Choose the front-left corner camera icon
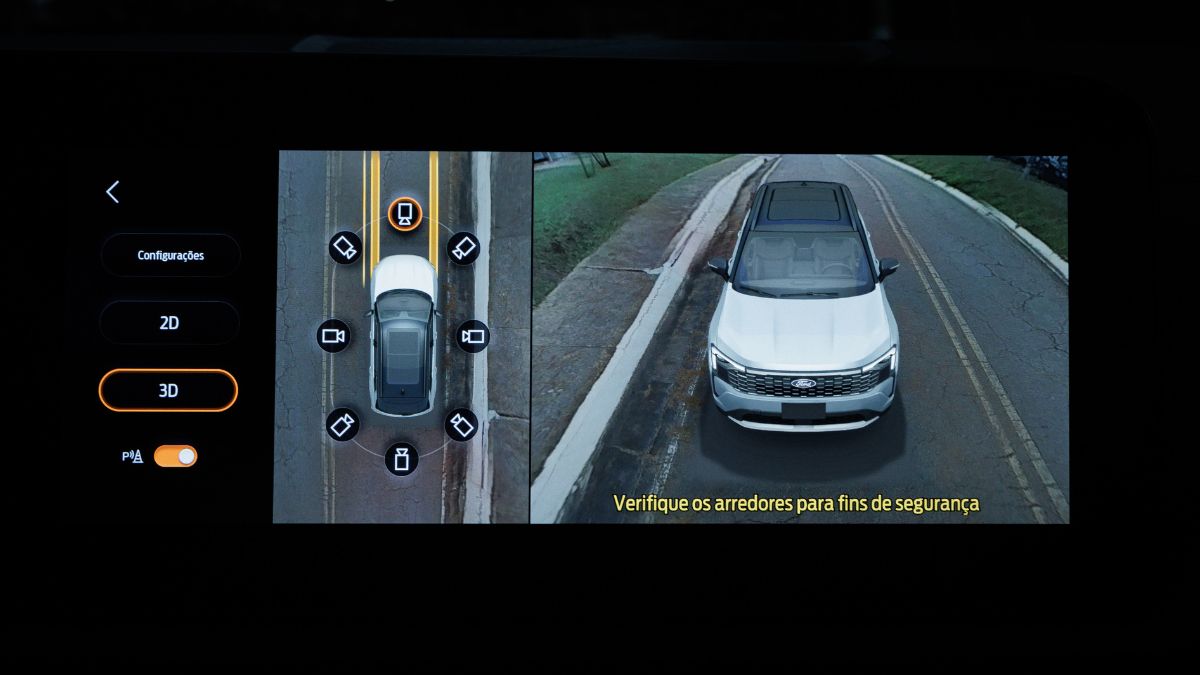Viewport: 1200px width, 675px height. [x=344, y=247]
